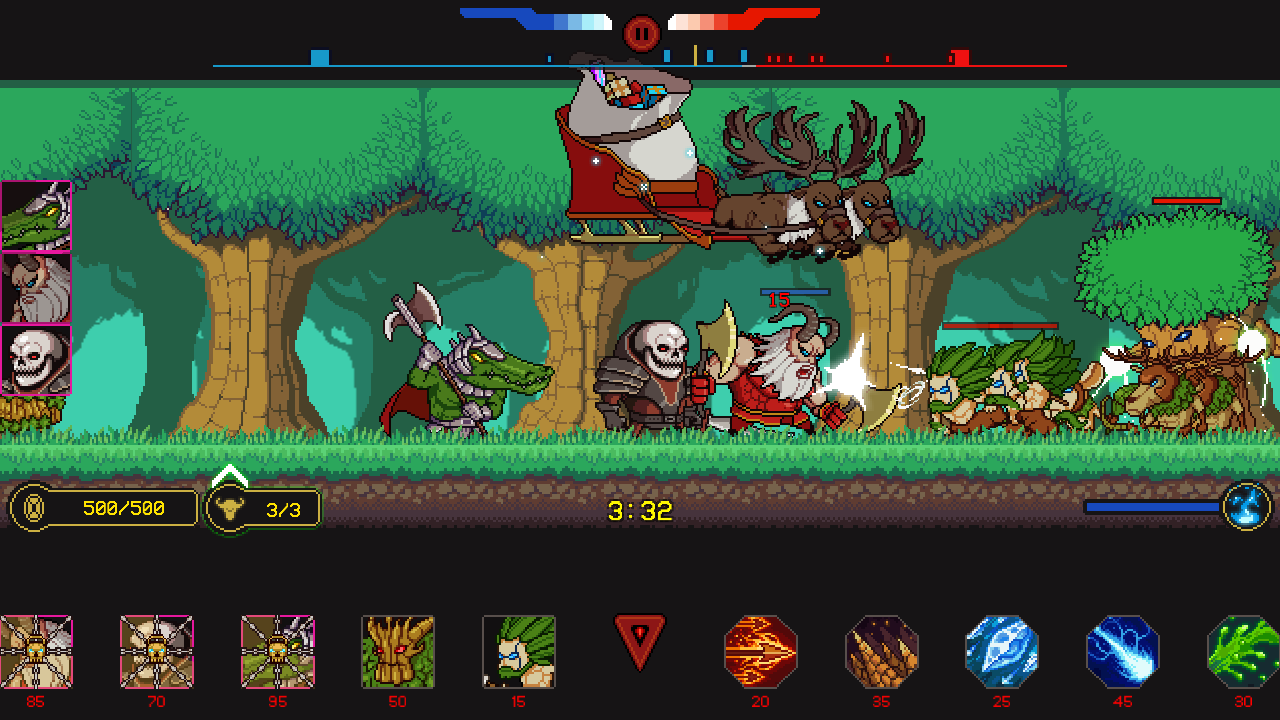Select the crocodile hero portrait
1280x720 pixels.
click(x=35, y=217)
